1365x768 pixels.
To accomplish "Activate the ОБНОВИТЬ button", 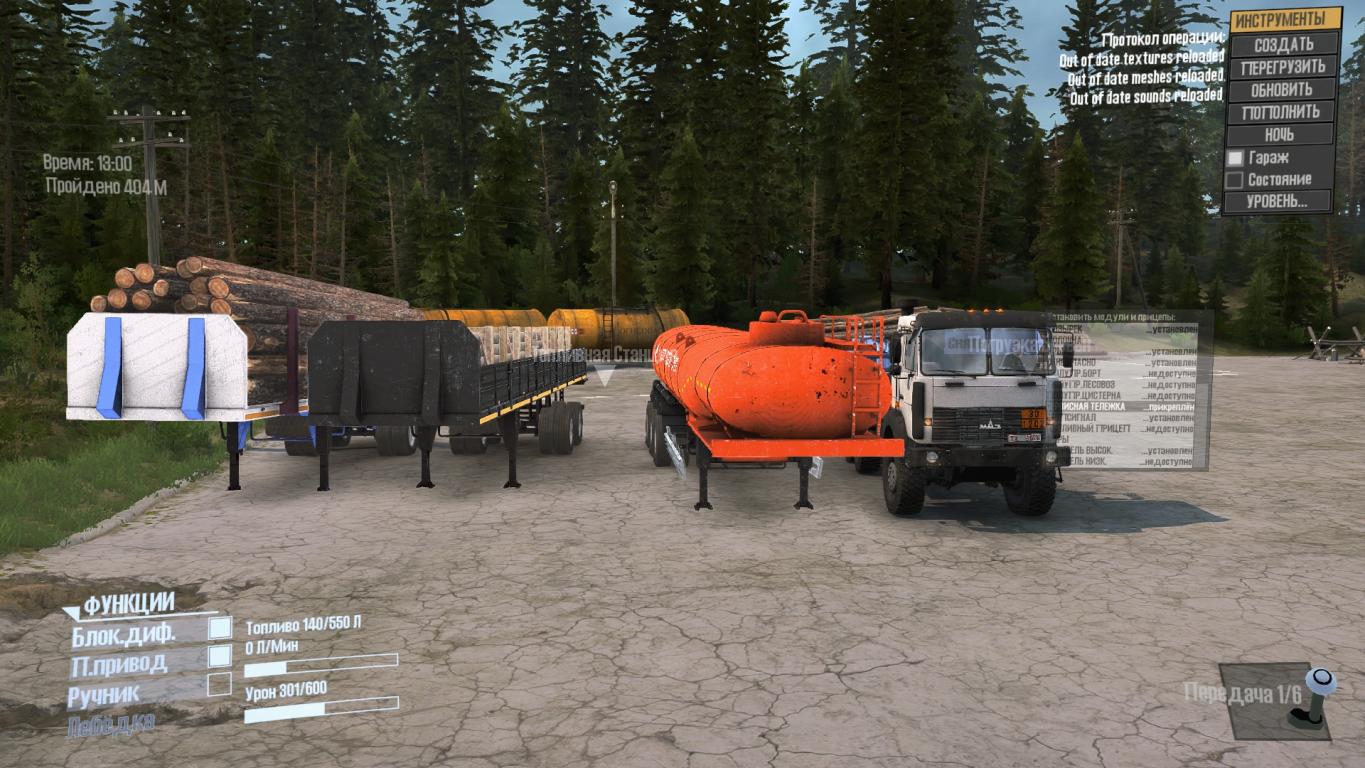I will point(1283,89).
